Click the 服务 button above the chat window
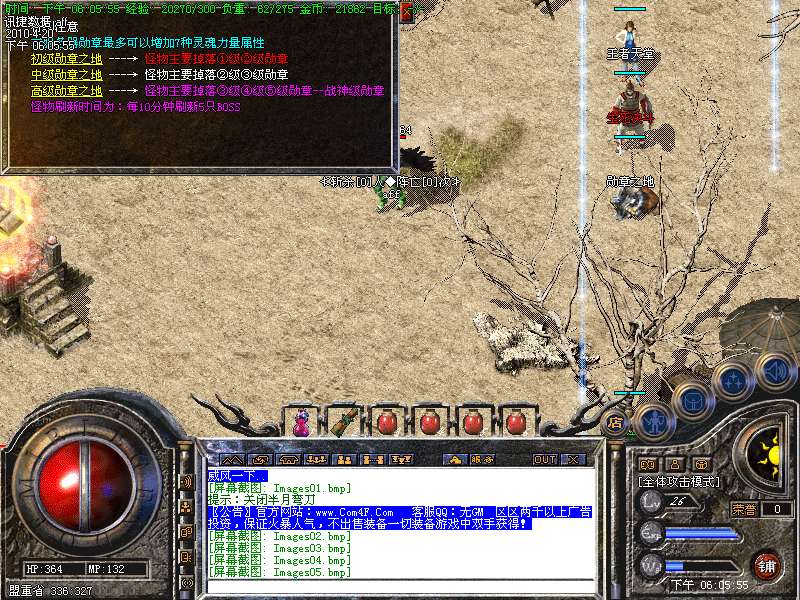Image resolution: width=800 pixels, height=600 pixels. click(484, 459)
